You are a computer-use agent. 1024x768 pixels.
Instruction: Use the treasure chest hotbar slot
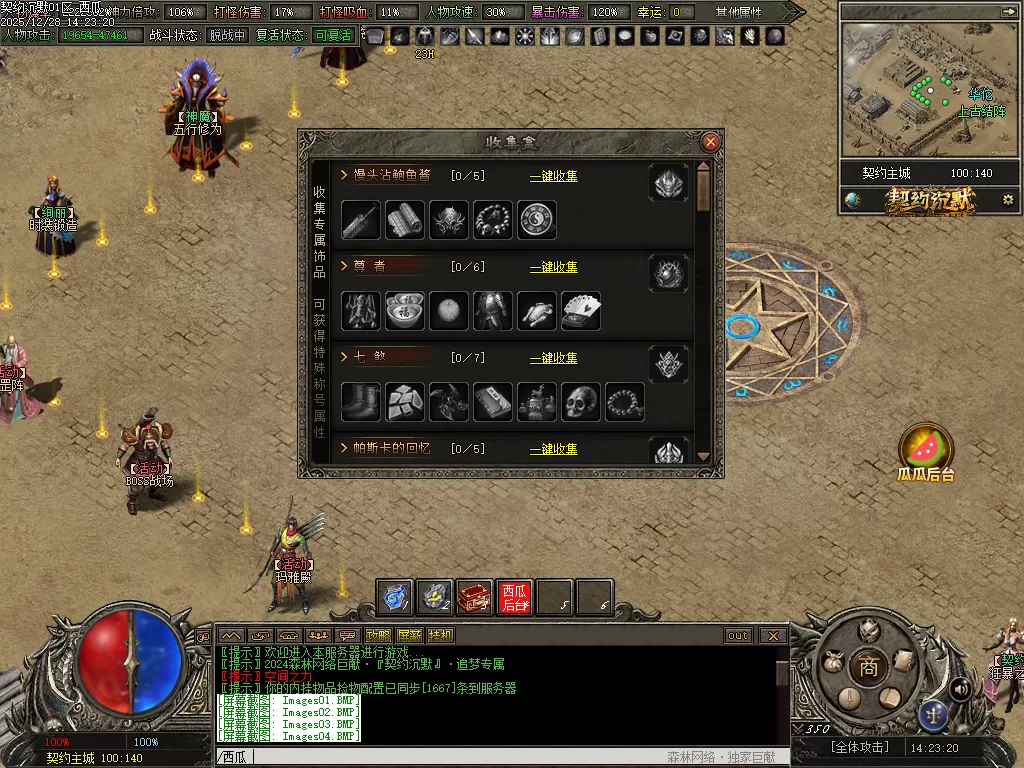click(x=475, y=597)
